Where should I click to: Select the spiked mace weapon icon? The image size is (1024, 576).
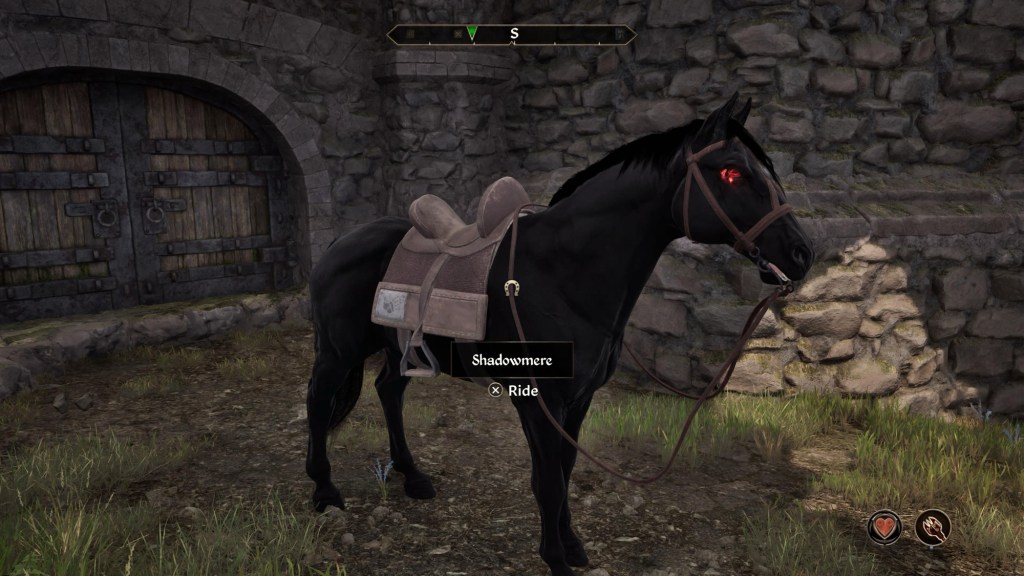pyautogui.click(x=933, y=527)
